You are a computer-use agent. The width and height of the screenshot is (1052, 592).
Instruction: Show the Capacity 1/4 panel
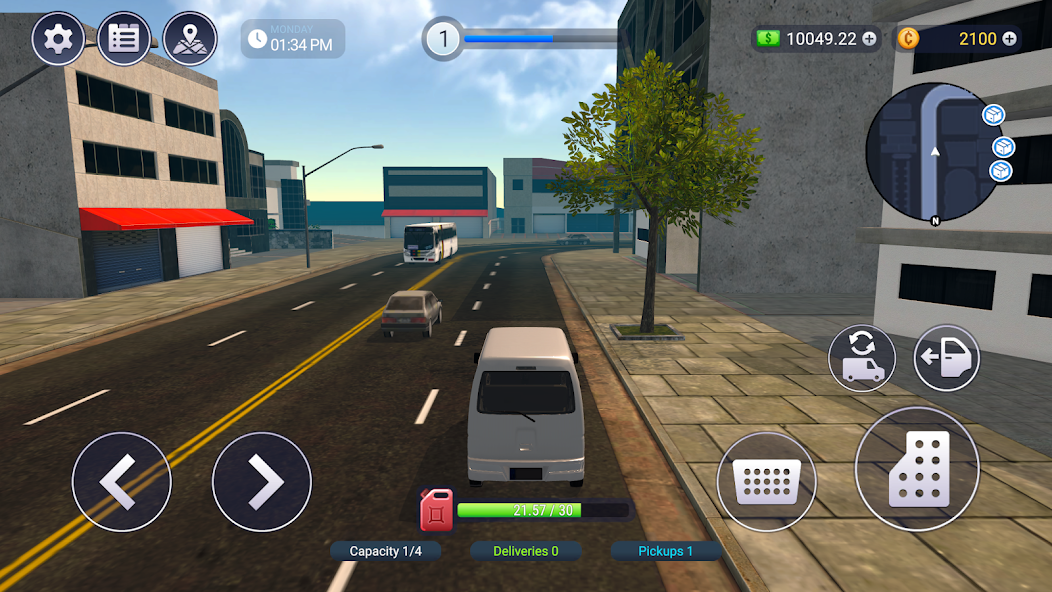point(386,551)
